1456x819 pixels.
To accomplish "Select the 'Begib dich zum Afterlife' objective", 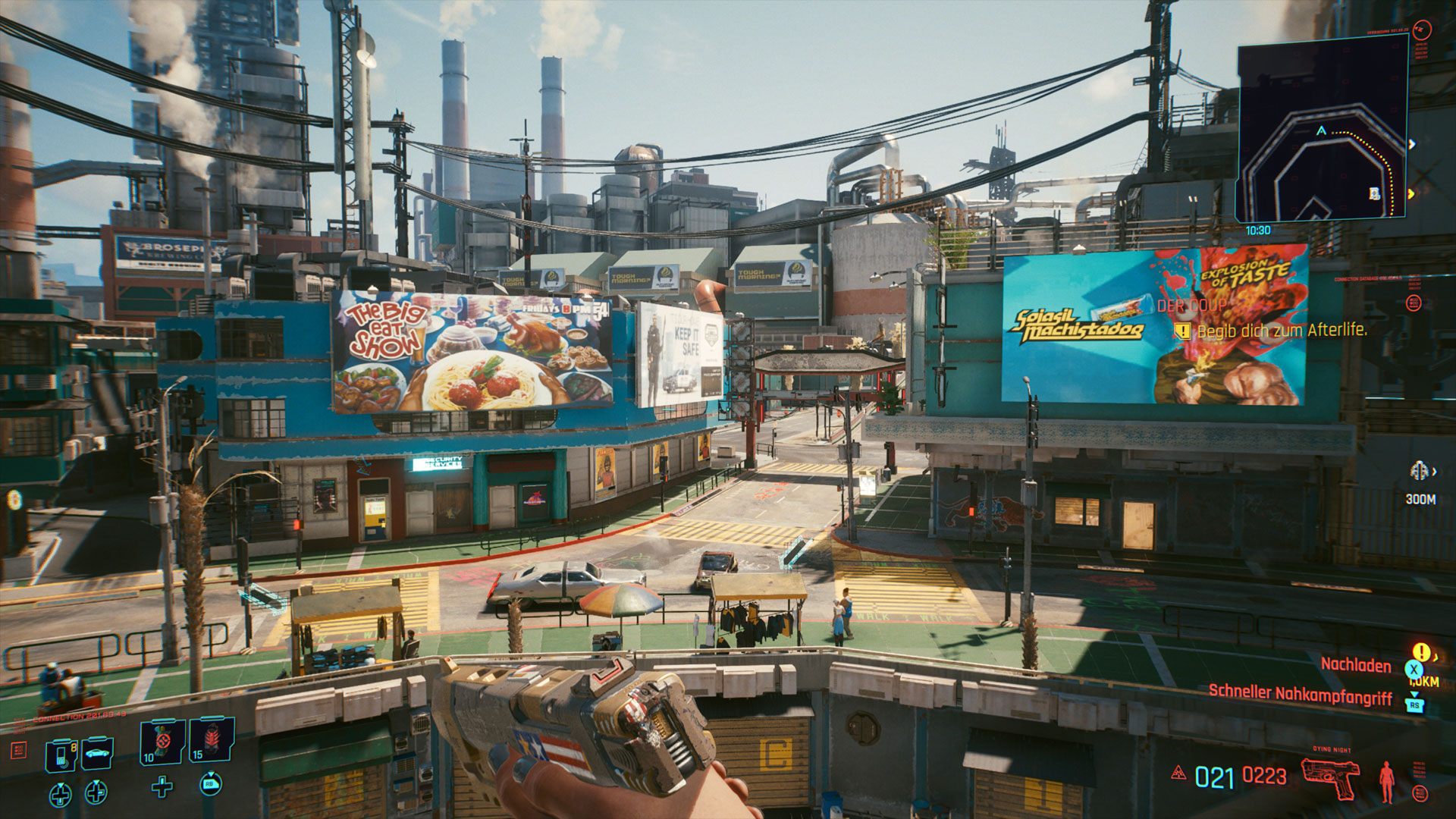I will click(x=1282, y=331).
